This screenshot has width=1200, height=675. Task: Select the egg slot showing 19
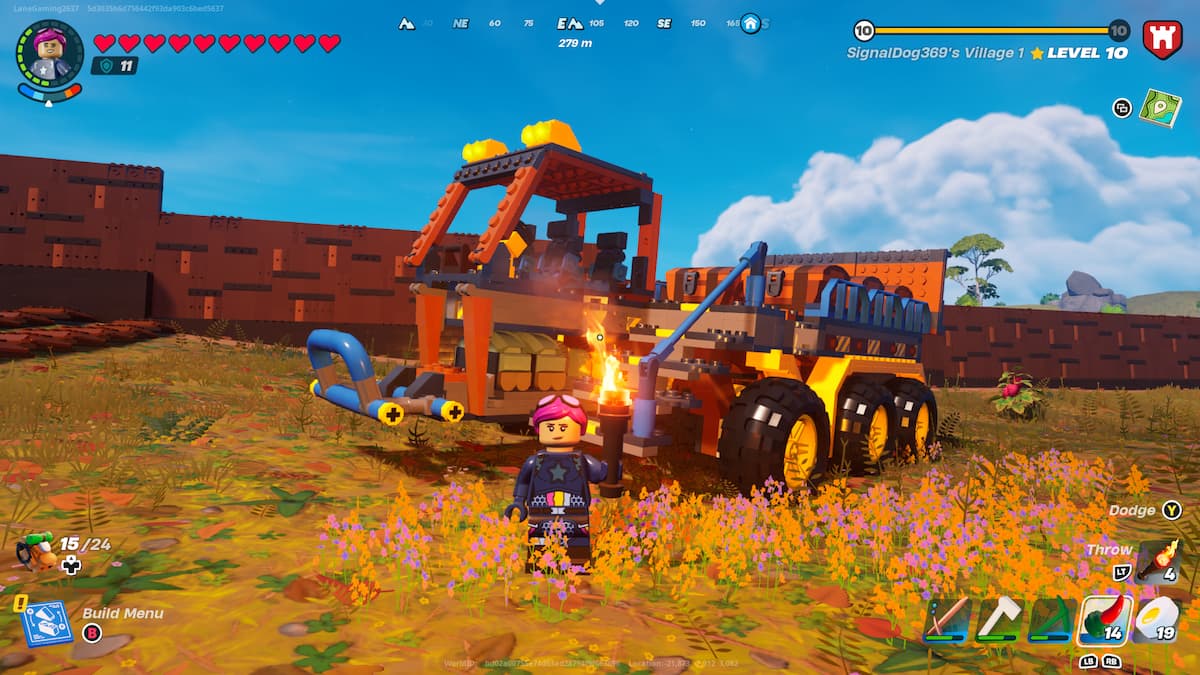tap(1158, 620)
